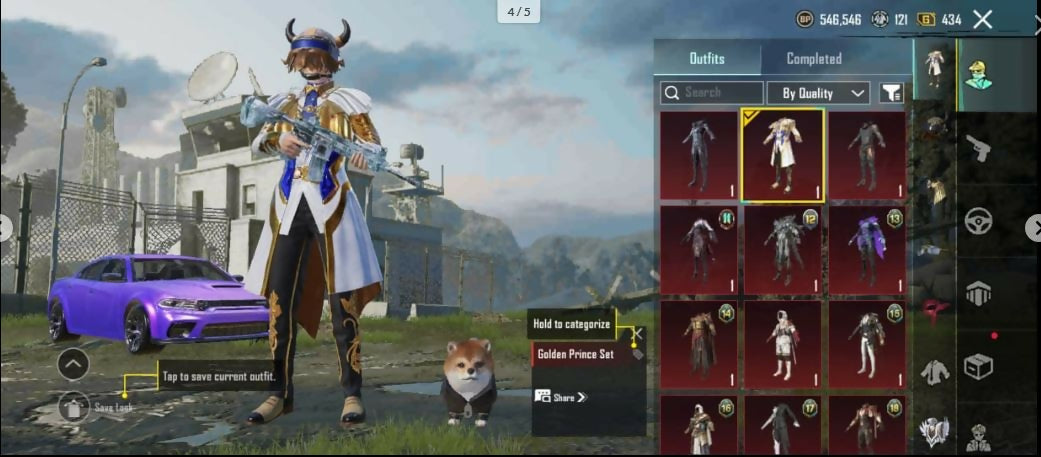
Task: Select the highlighted Golden Prince outfit tile
Action: 782,154
